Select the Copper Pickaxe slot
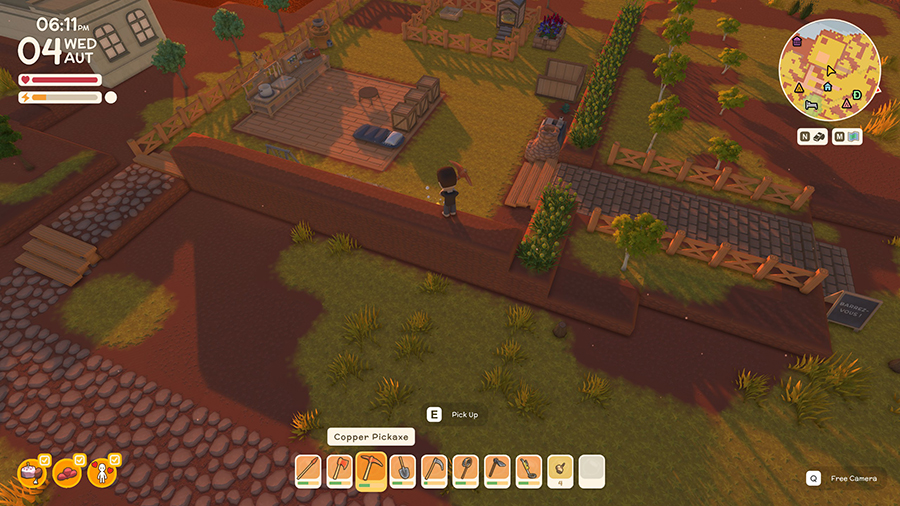The width and height of the screenshot is (900, 506). (371, 469)
